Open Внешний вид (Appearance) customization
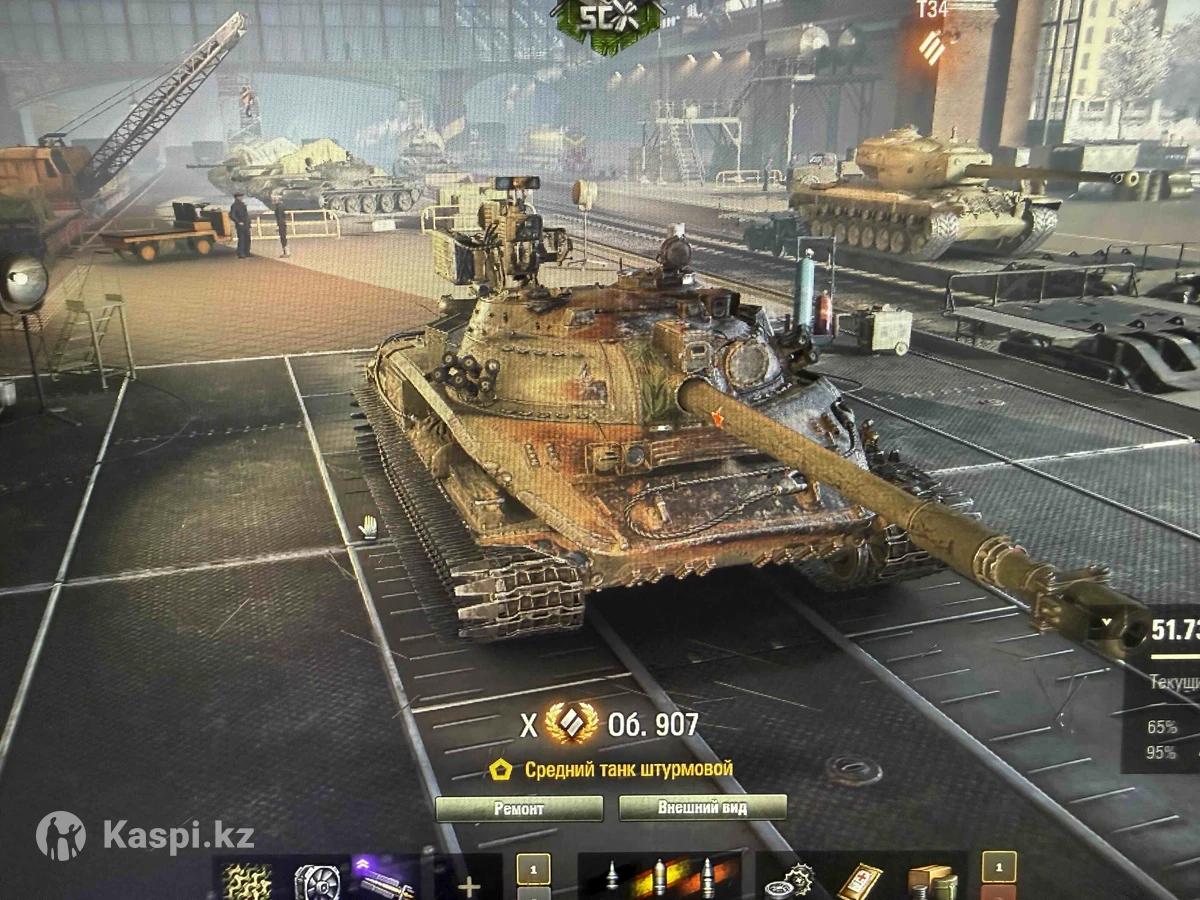Viewport: 1200px width, 900px height. 702,808
